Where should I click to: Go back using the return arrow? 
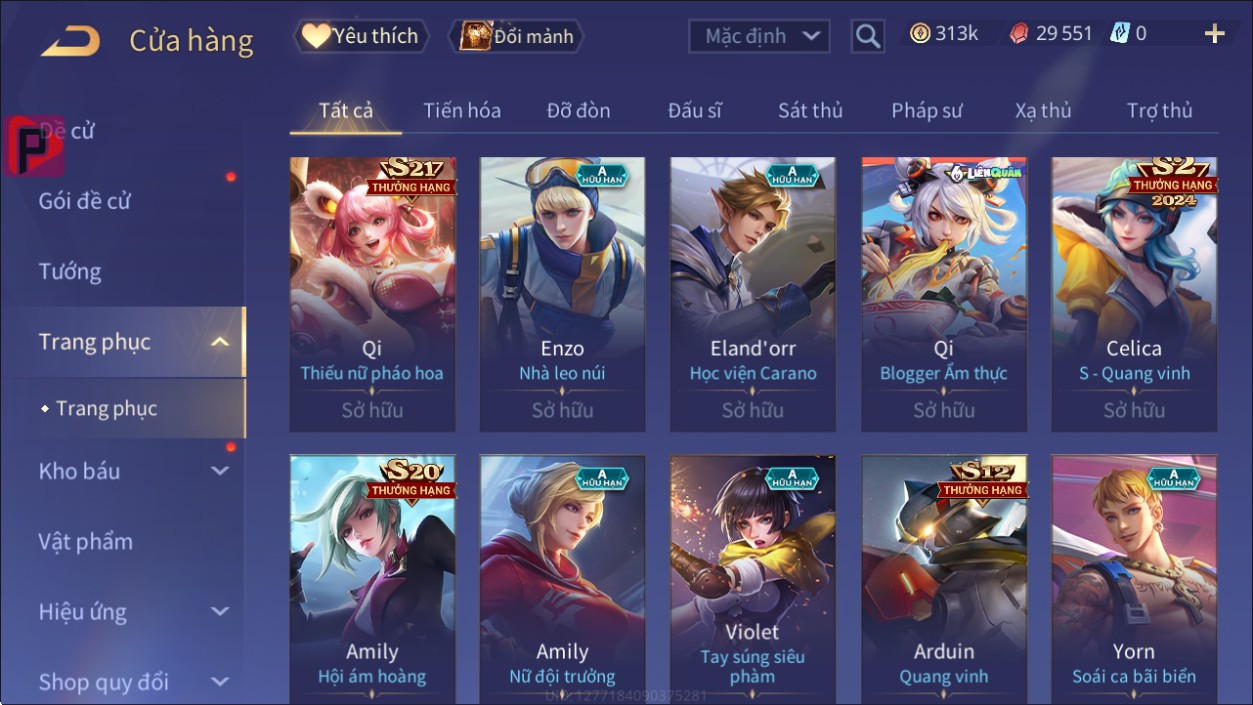pyautogui.click(x=70, y=41)
